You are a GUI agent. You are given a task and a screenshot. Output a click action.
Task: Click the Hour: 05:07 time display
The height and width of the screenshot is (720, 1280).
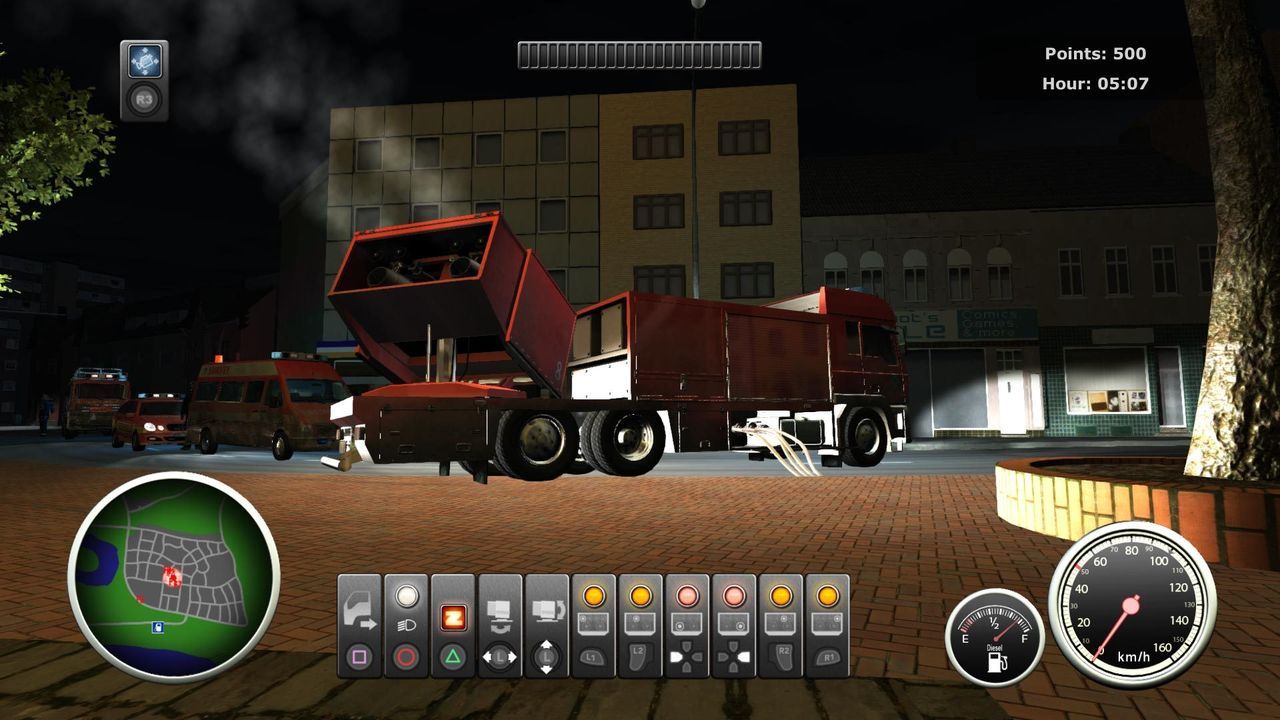tap(1096, 86)
